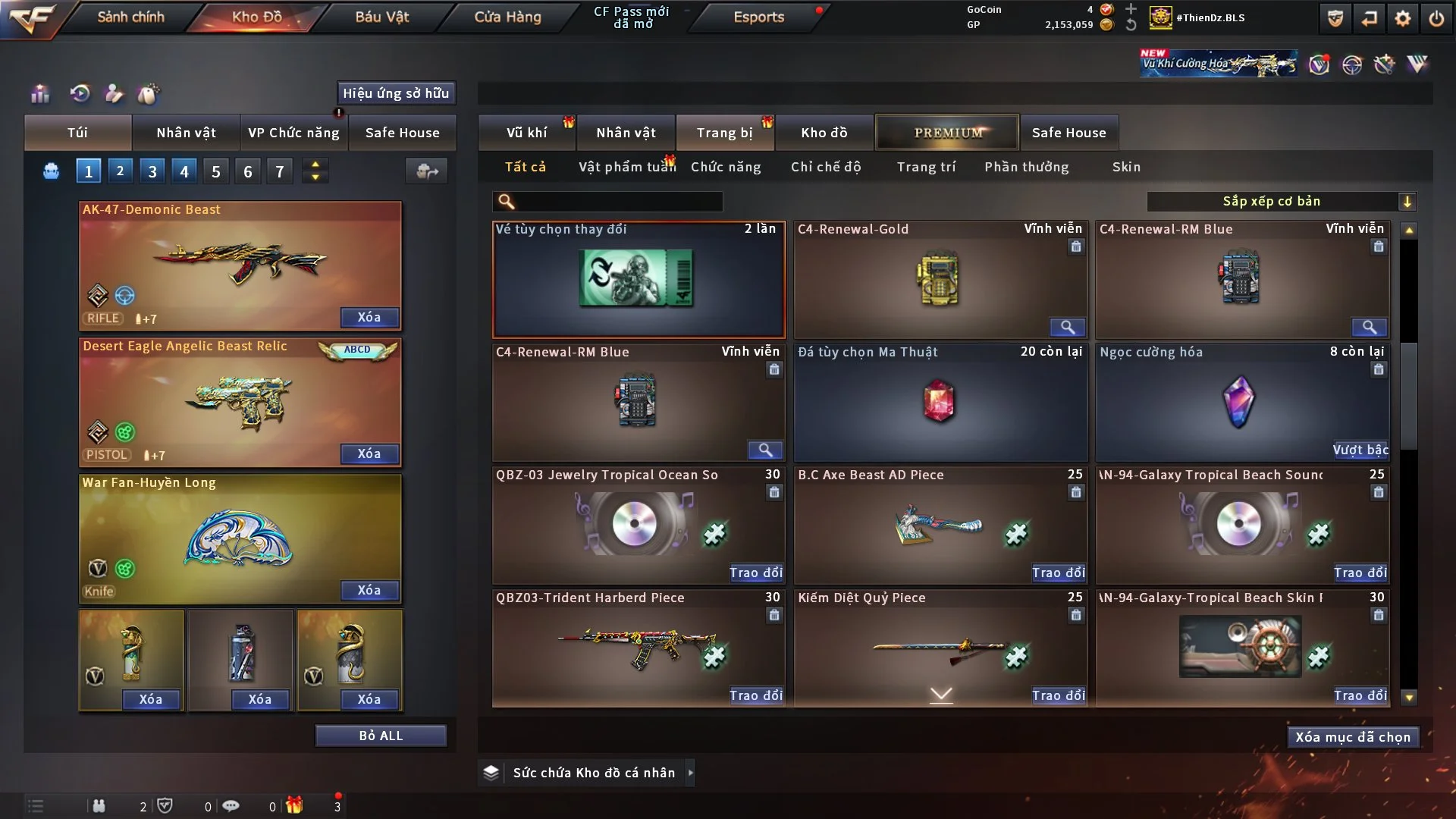Choose loadout bag number 3
This screenshot has height=819, width=1456.
pos(152,171)
